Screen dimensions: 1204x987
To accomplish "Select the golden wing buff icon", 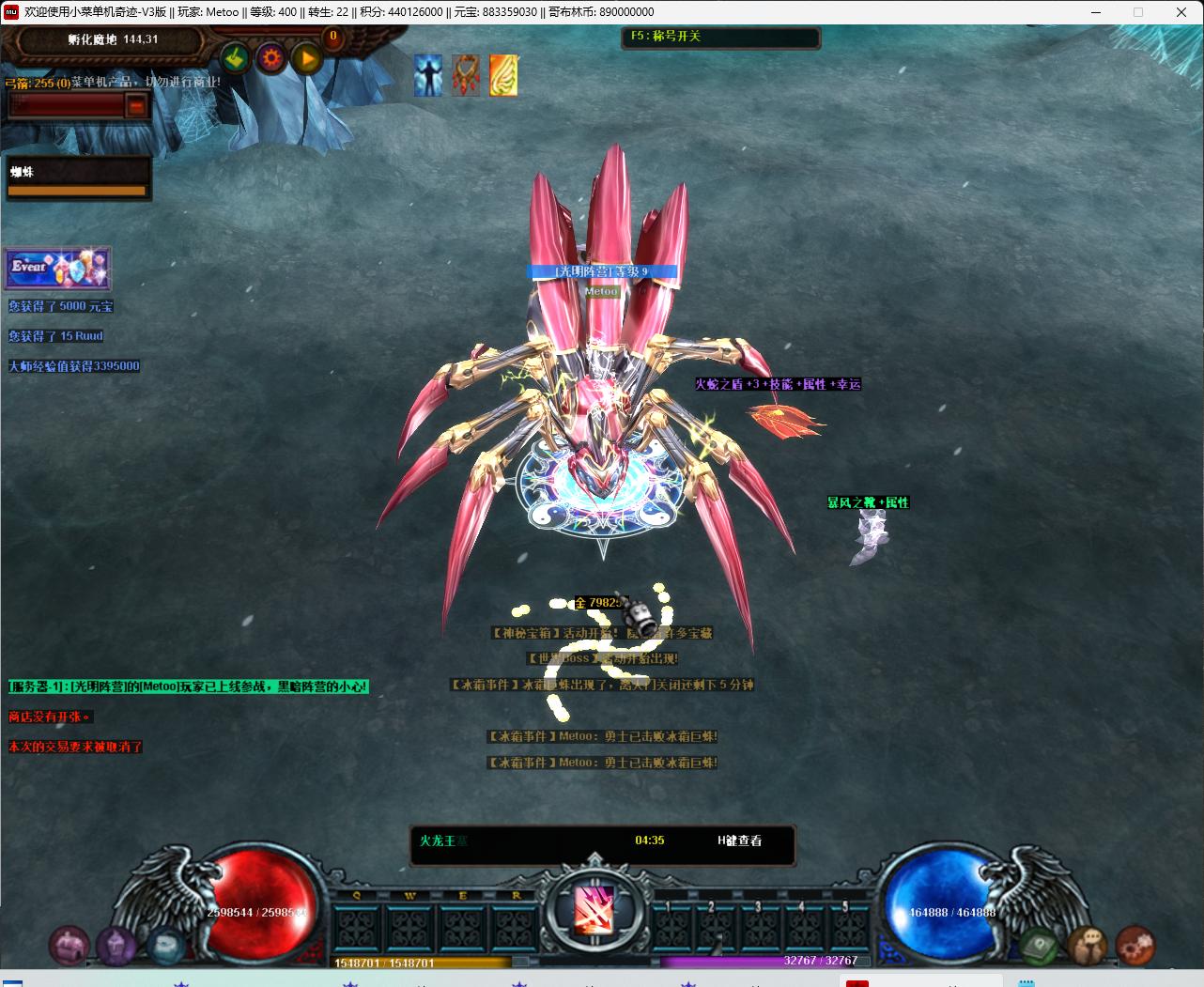I will coord(503,75).
